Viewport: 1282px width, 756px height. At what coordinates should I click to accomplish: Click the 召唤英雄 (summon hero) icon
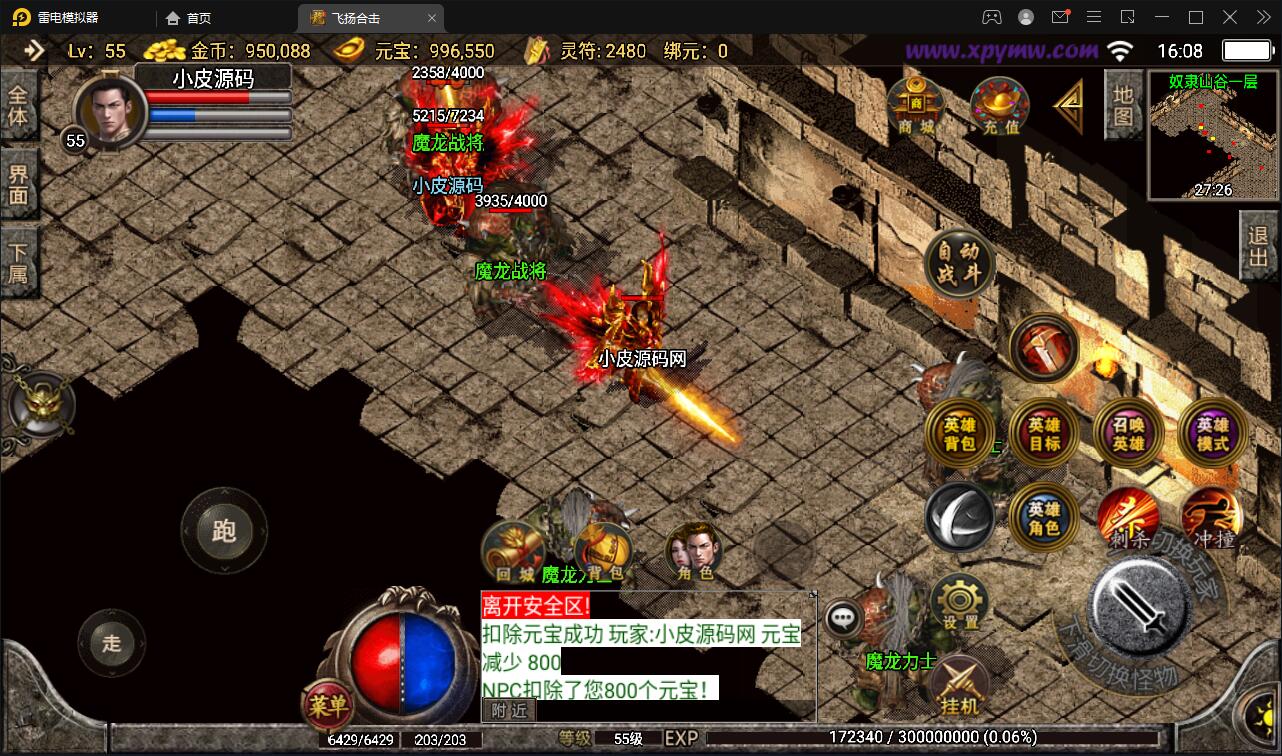coord(1128,433)
